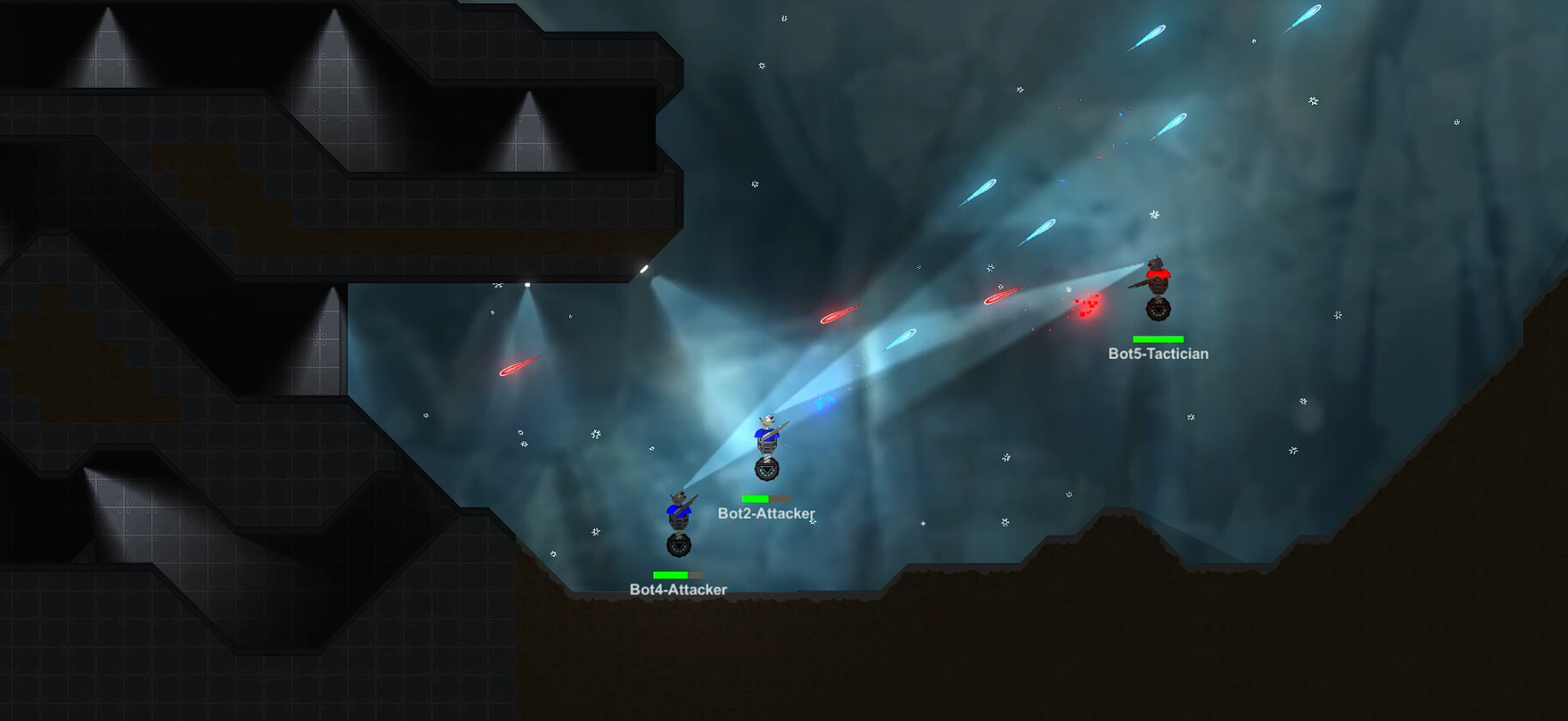The height and width of the screenshot is (721, 1568).
Task: Click Bot2-Attacker's wheel base
Action: [767, 470]
